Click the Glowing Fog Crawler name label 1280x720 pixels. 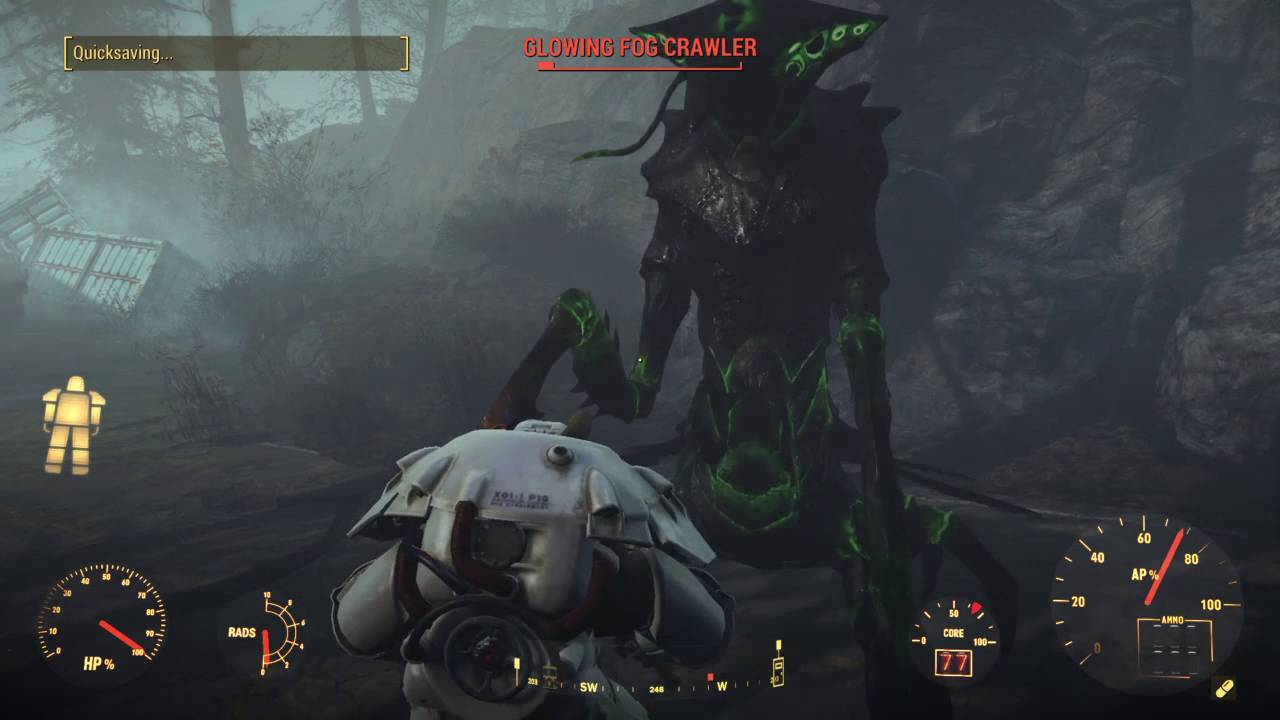641,45
